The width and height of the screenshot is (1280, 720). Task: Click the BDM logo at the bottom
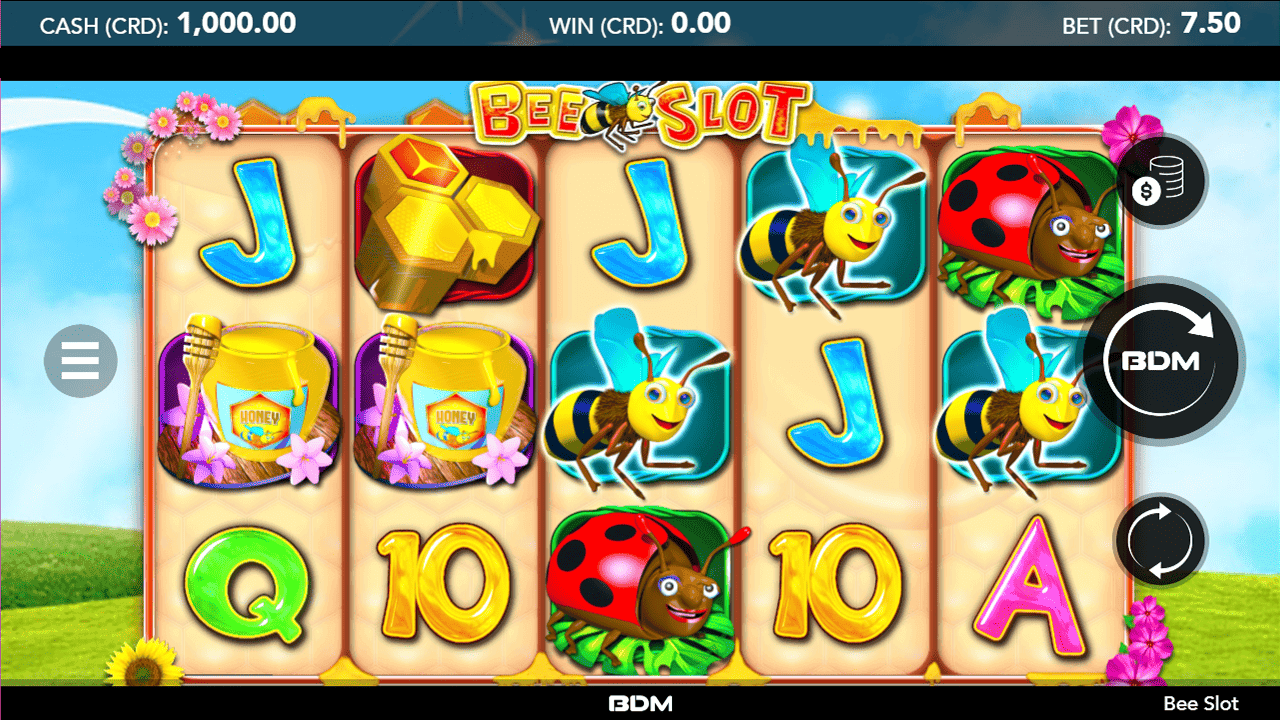click(640, 703)
